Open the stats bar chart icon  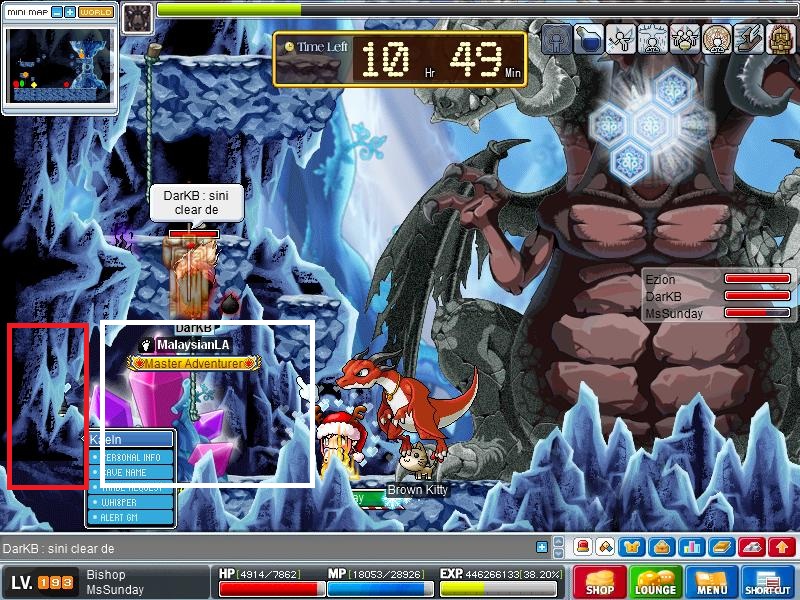(690, 547)
